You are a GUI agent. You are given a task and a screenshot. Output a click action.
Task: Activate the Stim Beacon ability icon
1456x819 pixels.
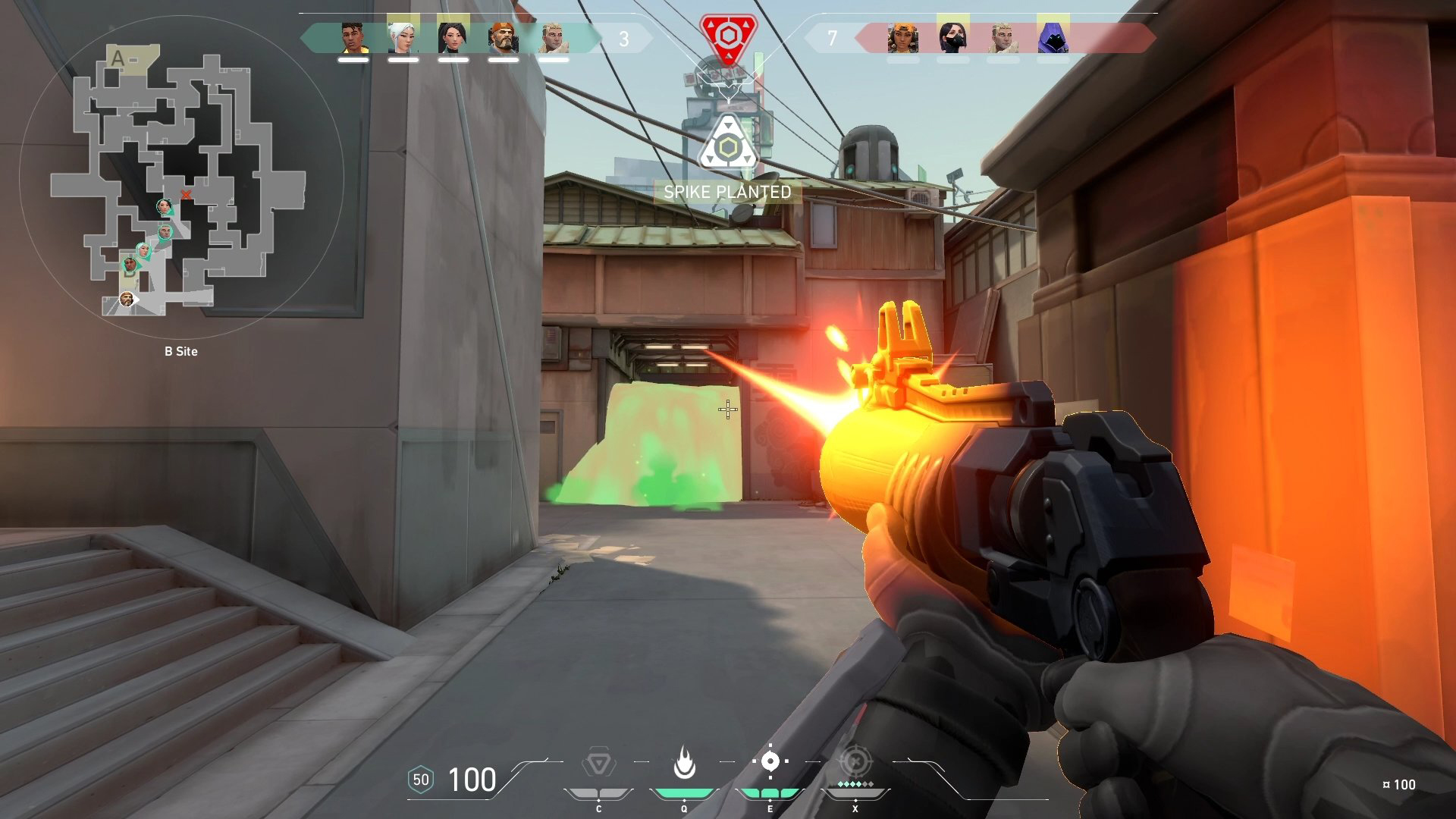point(598,763)
